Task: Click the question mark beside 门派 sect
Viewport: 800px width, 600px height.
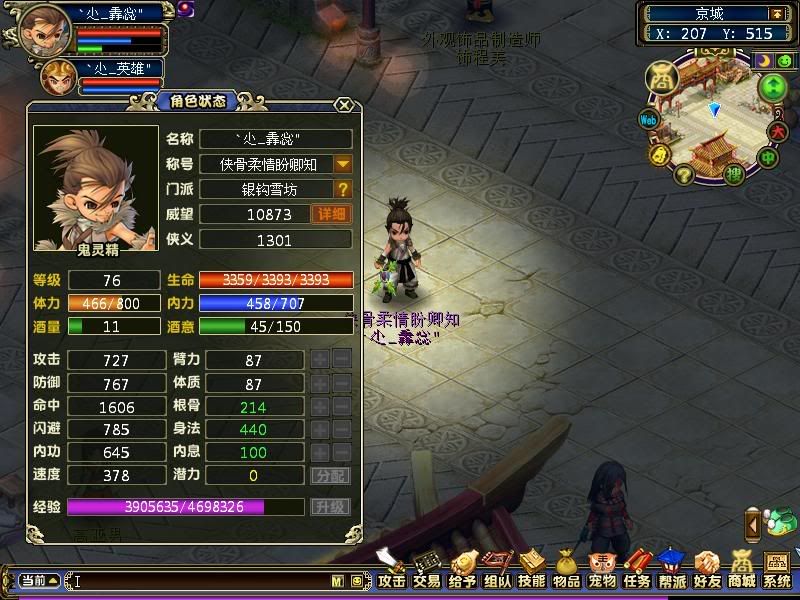Action: [343, 189]
